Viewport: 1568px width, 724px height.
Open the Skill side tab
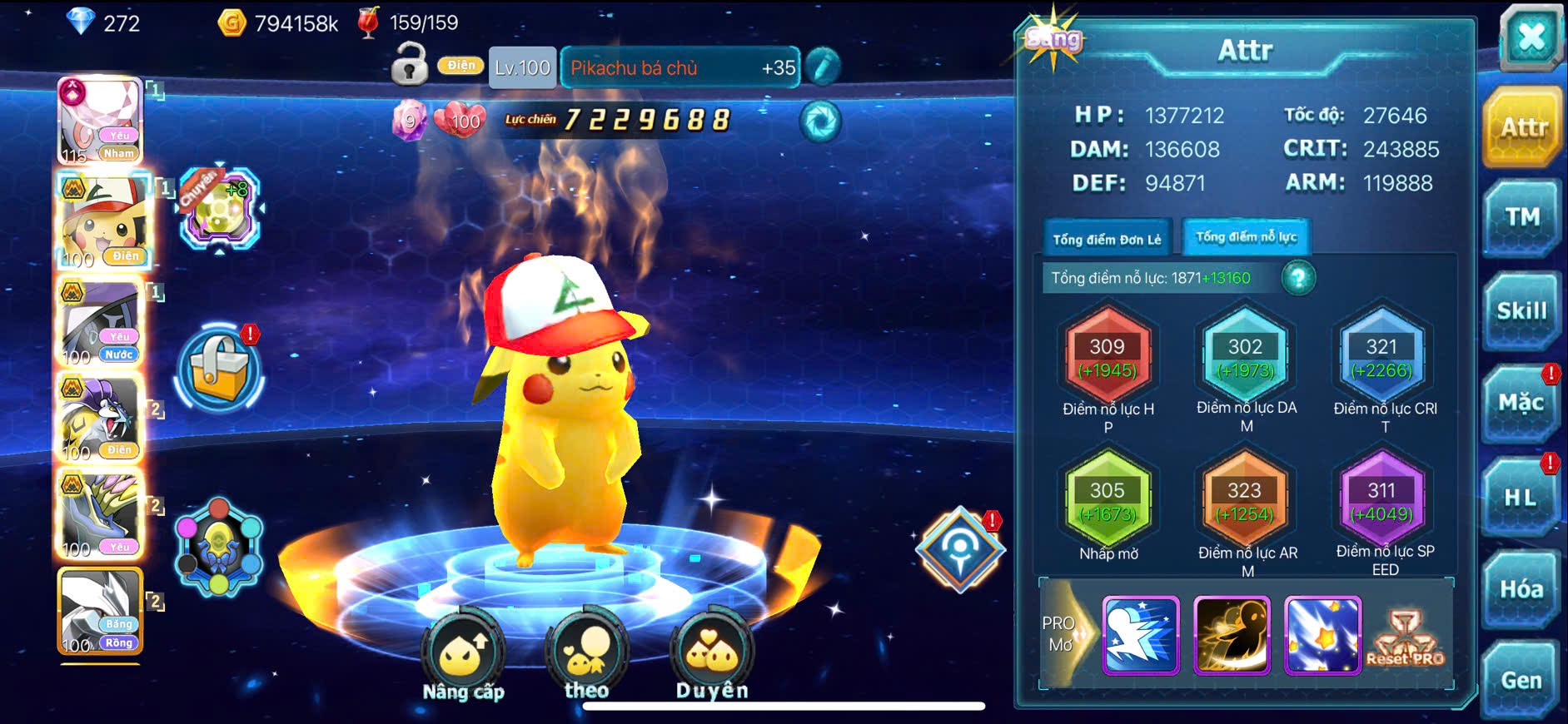[1521, 311]
